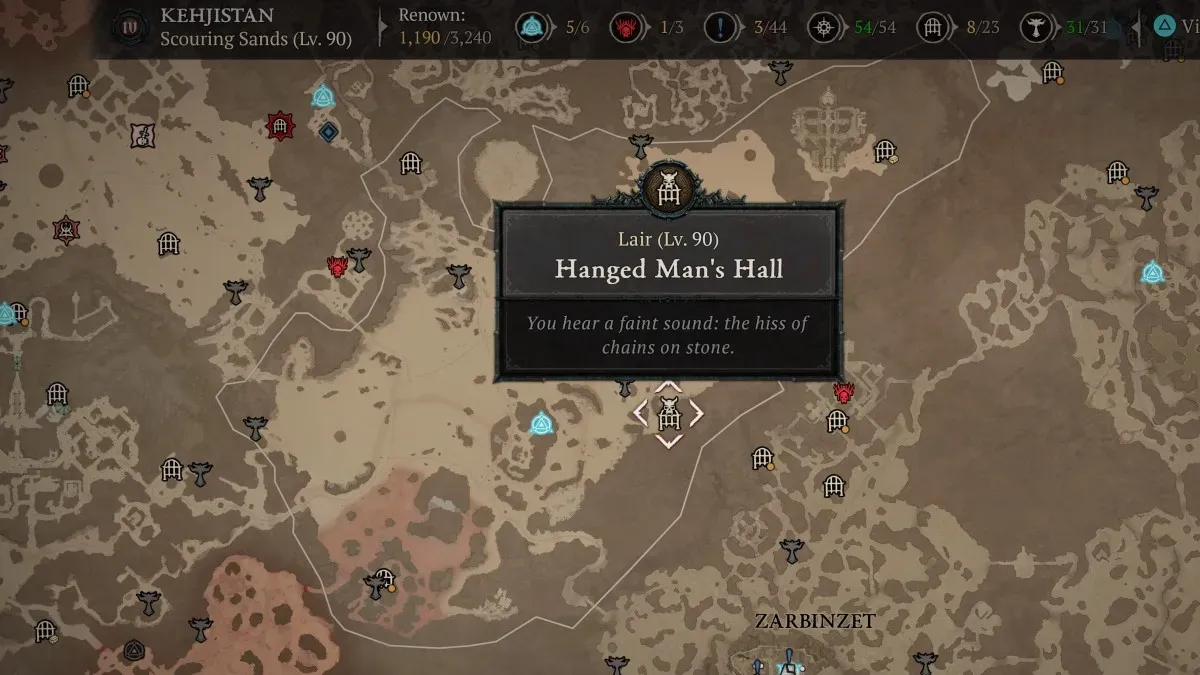Select the red spiked gate stronghold marker
This screenshot has width=1200, height=675.
pos(281,126)
